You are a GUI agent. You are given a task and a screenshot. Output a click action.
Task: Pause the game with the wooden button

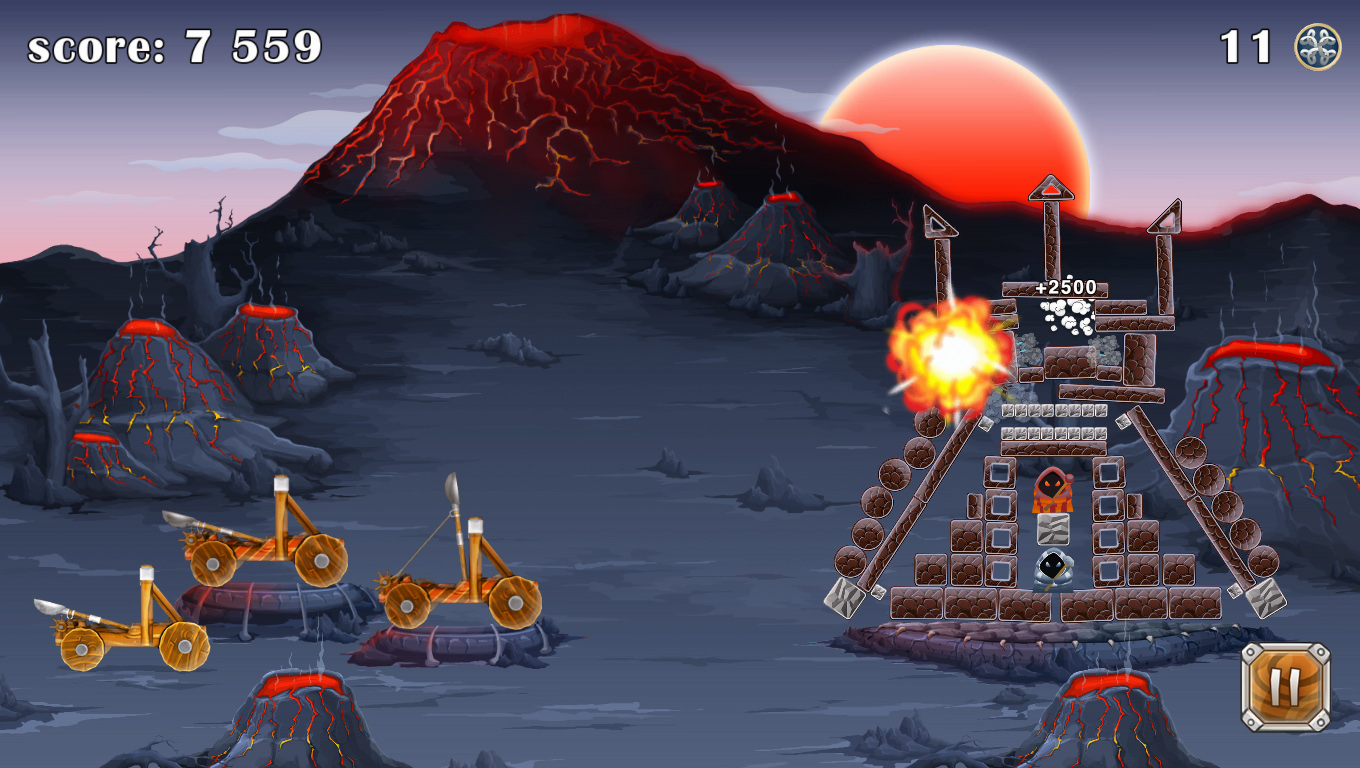(1285, 687)
